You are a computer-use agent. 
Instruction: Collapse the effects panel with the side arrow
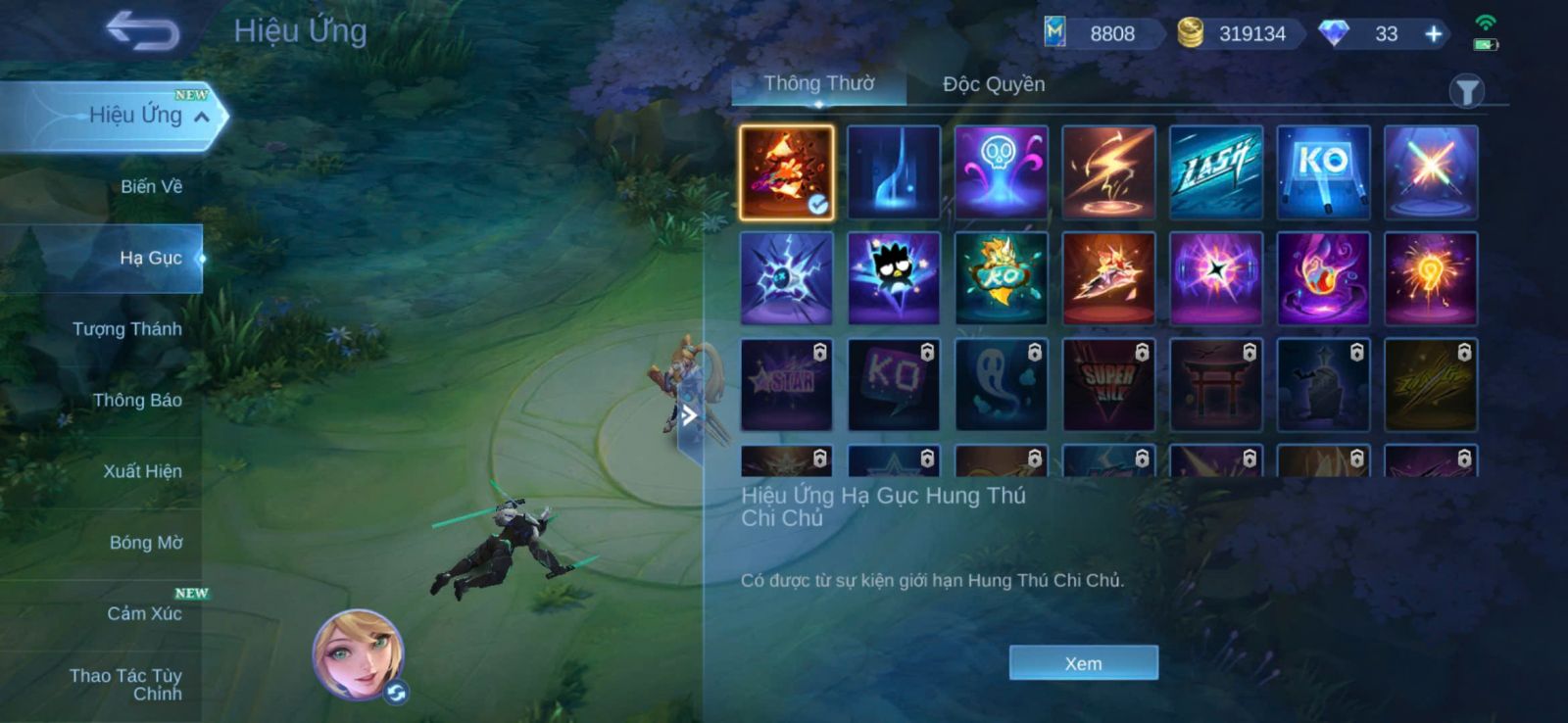[690, 415]
